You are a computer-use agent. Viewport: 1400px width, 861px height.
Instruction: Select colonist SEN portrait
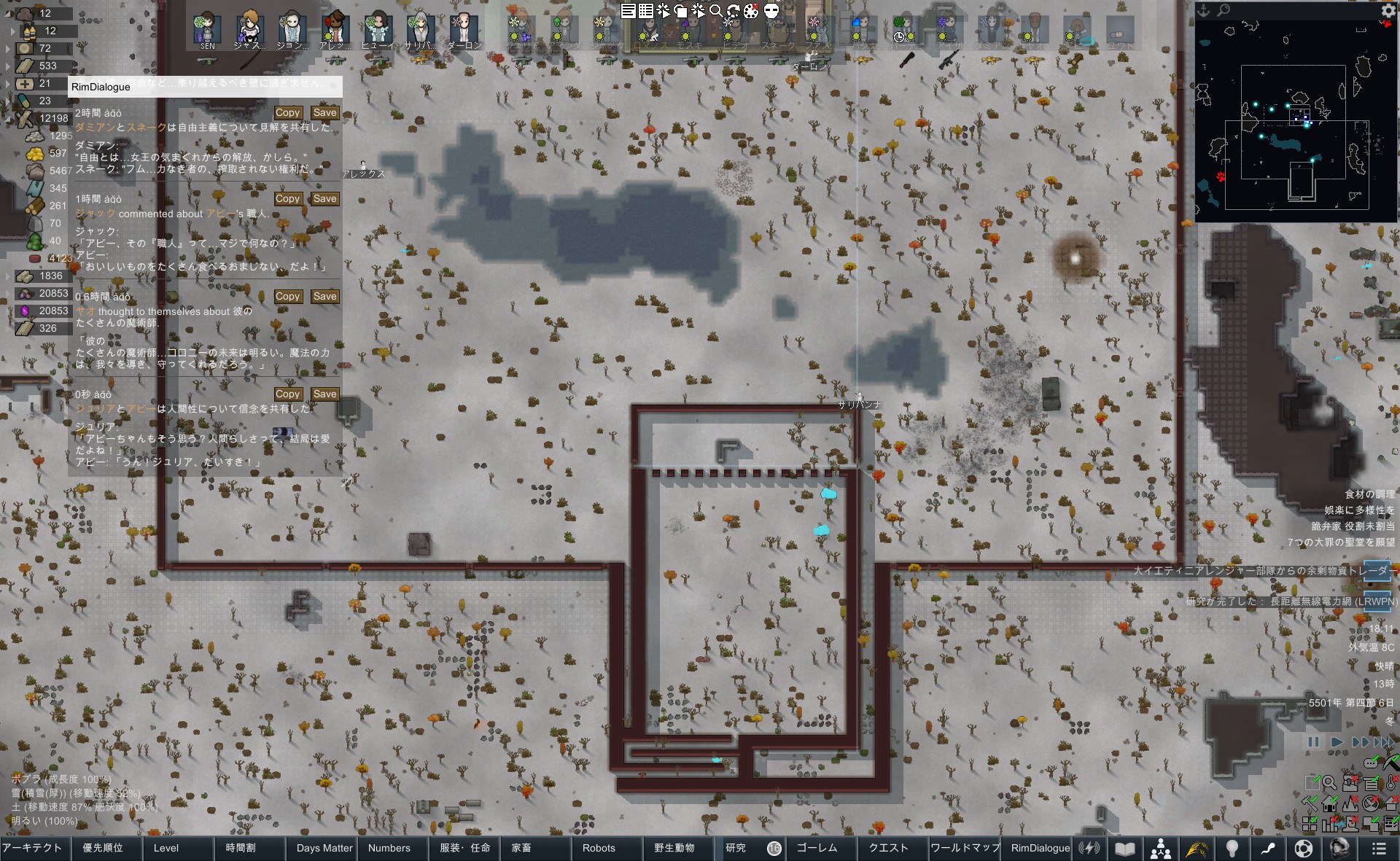pyautogui.click(x=207, y=31)
